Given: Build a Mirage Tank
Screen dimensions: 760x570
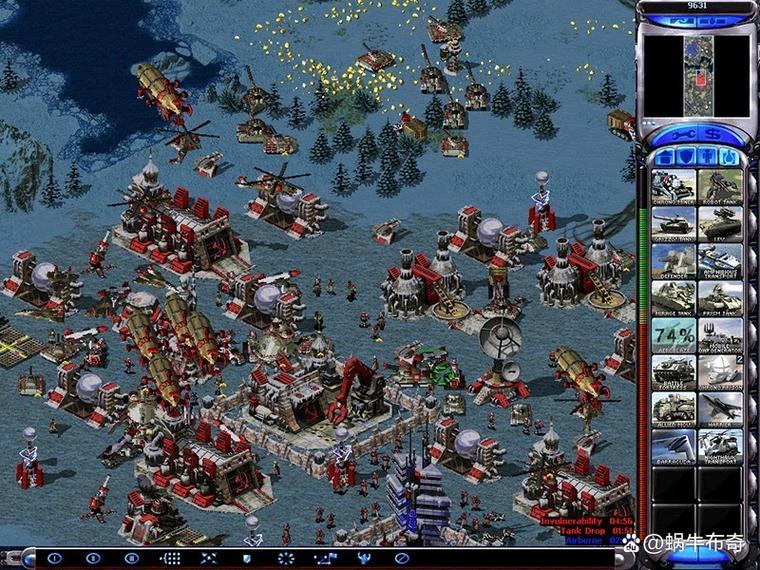Looking at the screenshot, I should (673, 297).
